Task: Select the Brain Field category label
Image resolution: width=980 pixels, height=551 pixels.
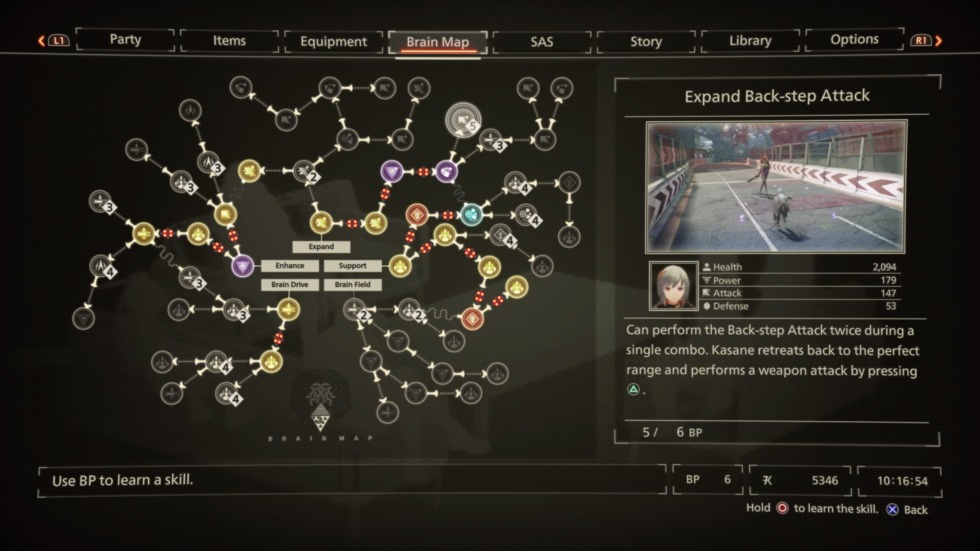Action: (x=352, y=285)
